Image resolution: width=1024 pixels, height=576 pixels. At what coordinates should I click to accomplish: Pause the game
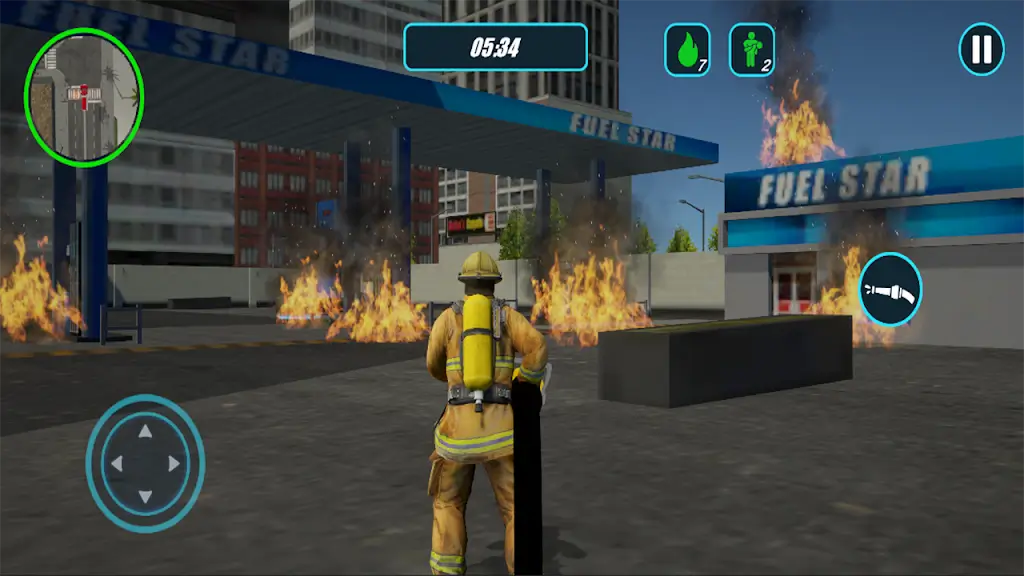tap(981, 49)
